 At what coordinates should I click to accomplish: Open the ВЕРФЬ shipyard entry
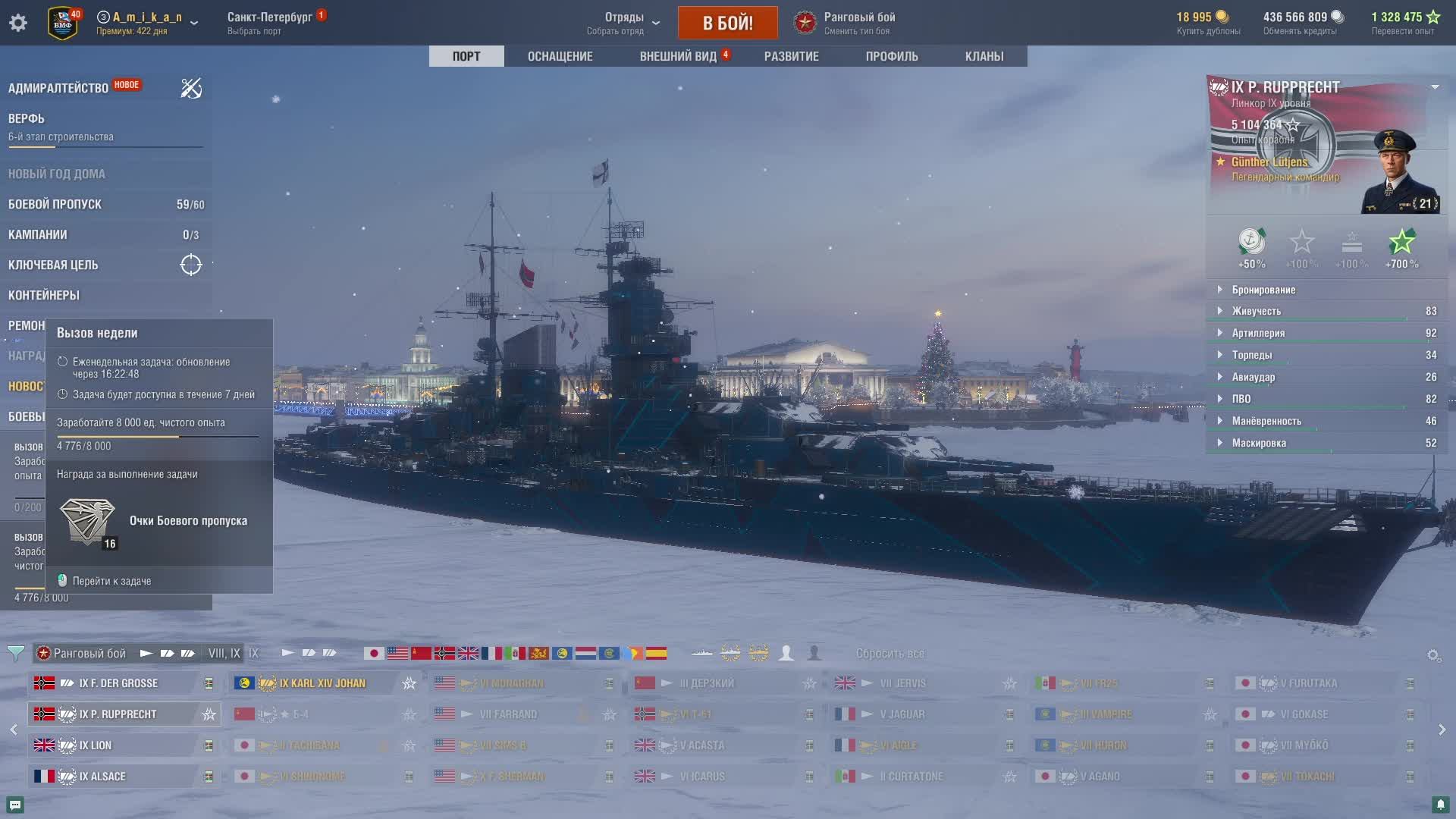27,118
